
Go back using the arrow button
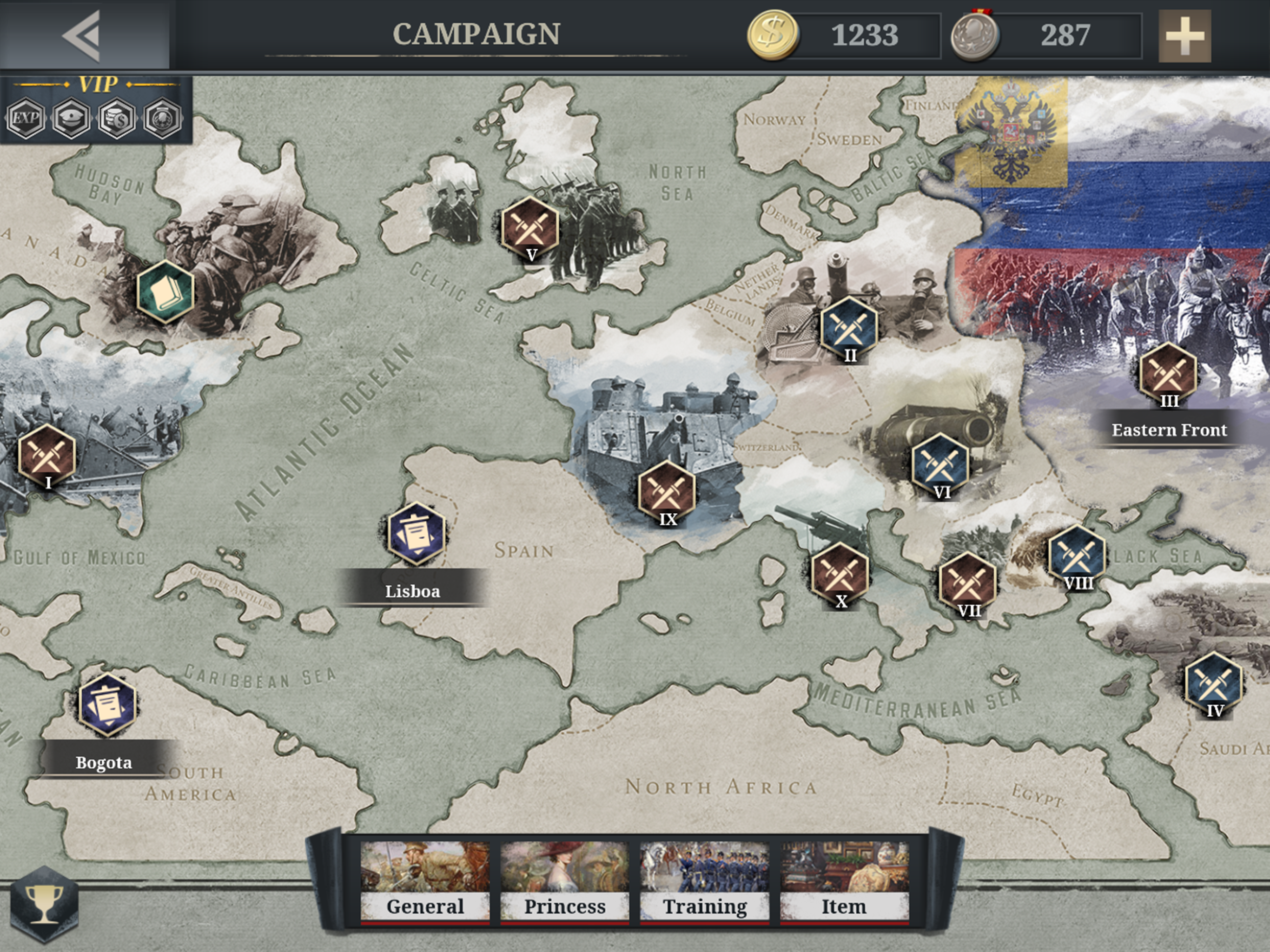click(x=83, y=36)
